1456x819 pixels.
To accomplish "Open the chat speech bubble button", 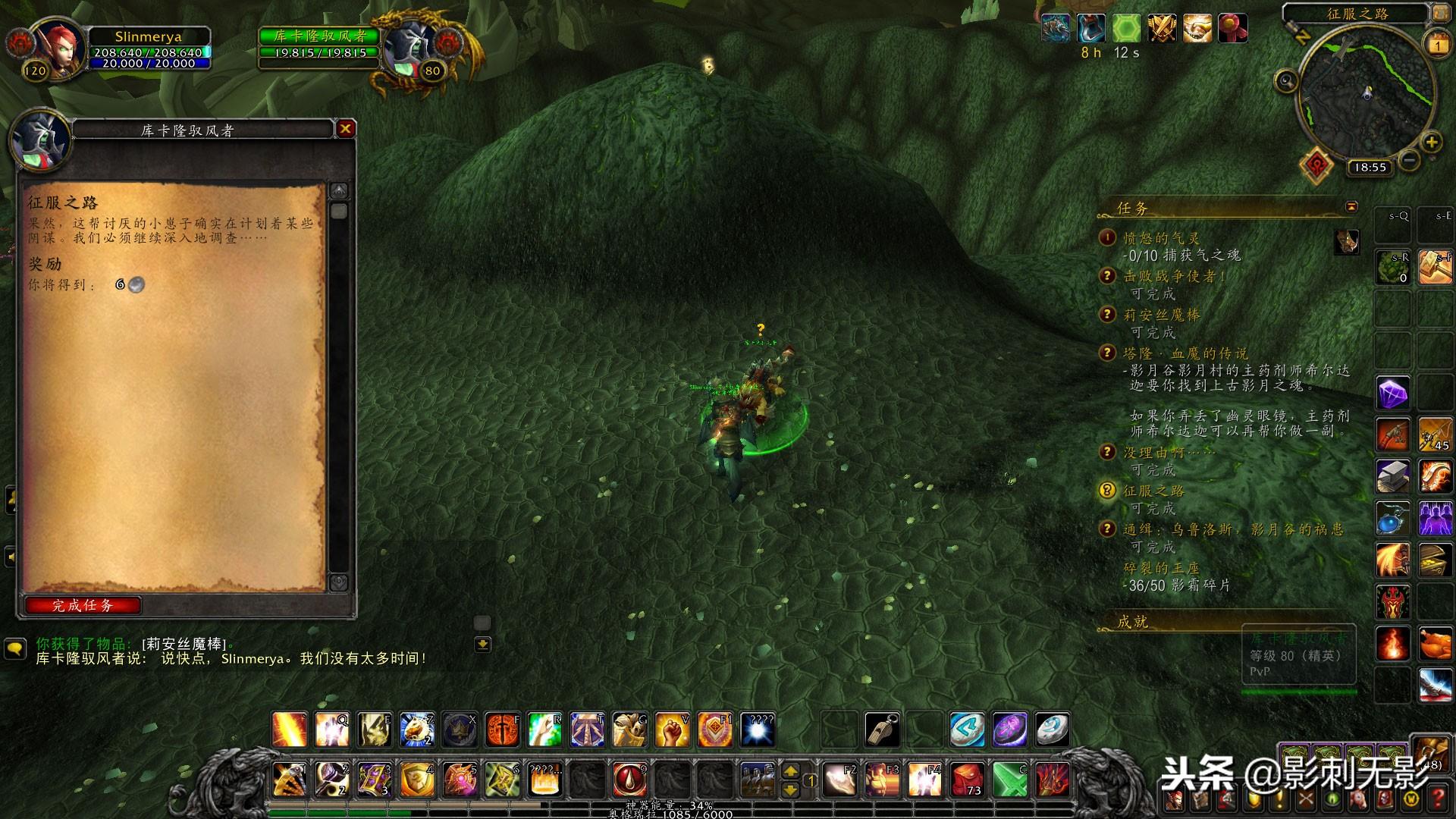I will tap(15, 648).
